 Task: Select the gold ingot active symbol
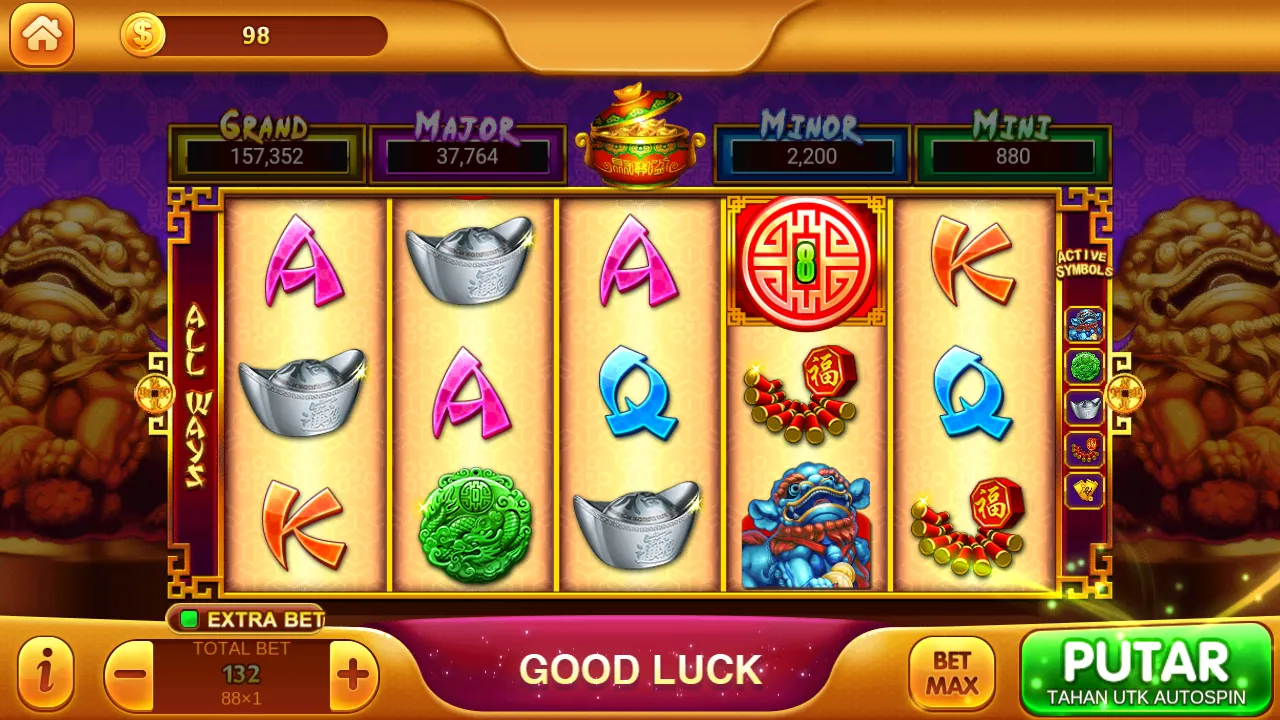click(x=1085, y=491)
